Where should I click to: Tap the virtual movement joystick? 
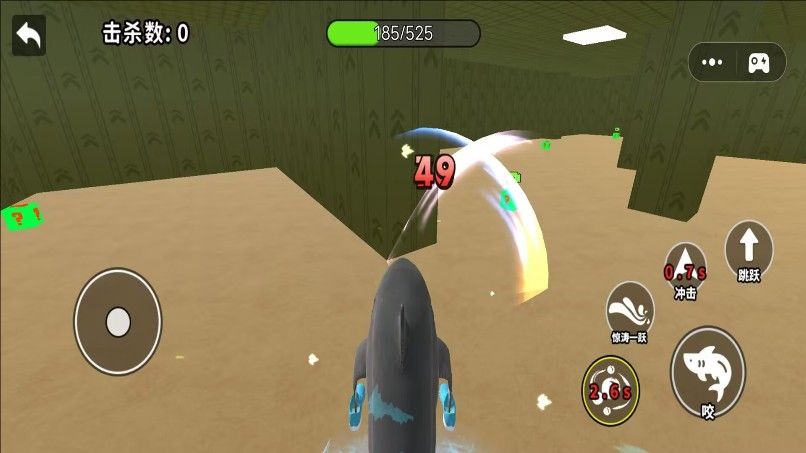click(118, 322)
